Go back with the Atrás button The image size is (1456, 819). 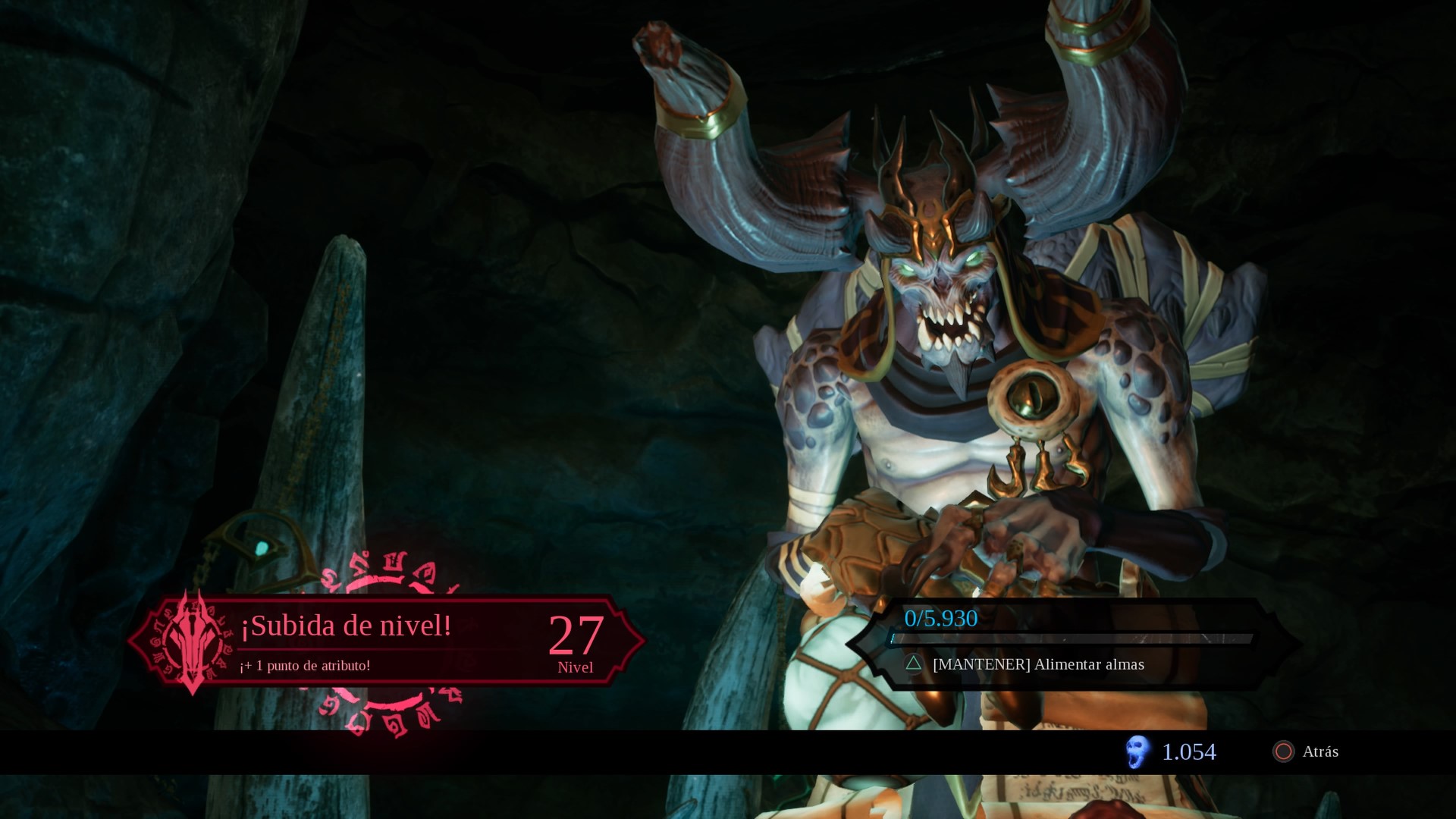[1306, 752]
